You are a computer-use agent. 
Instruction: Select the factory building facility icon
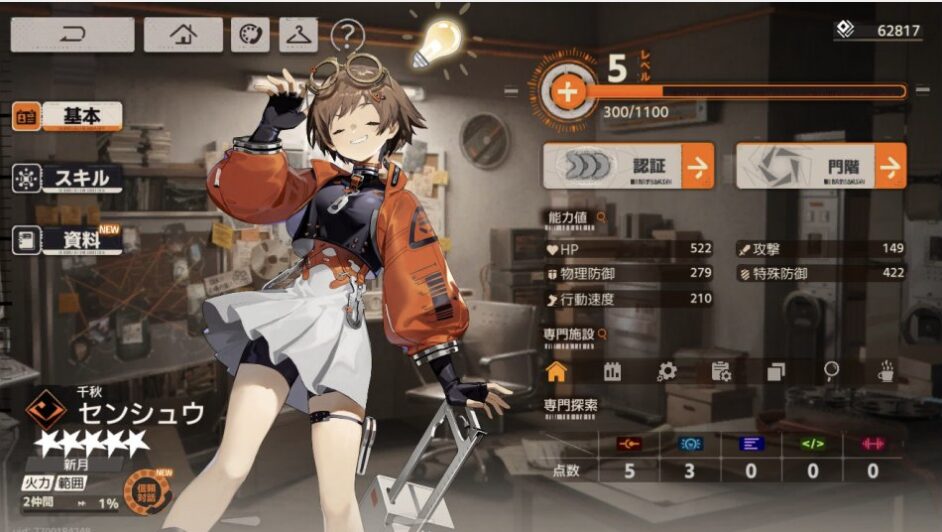click(x=612, y=372)
